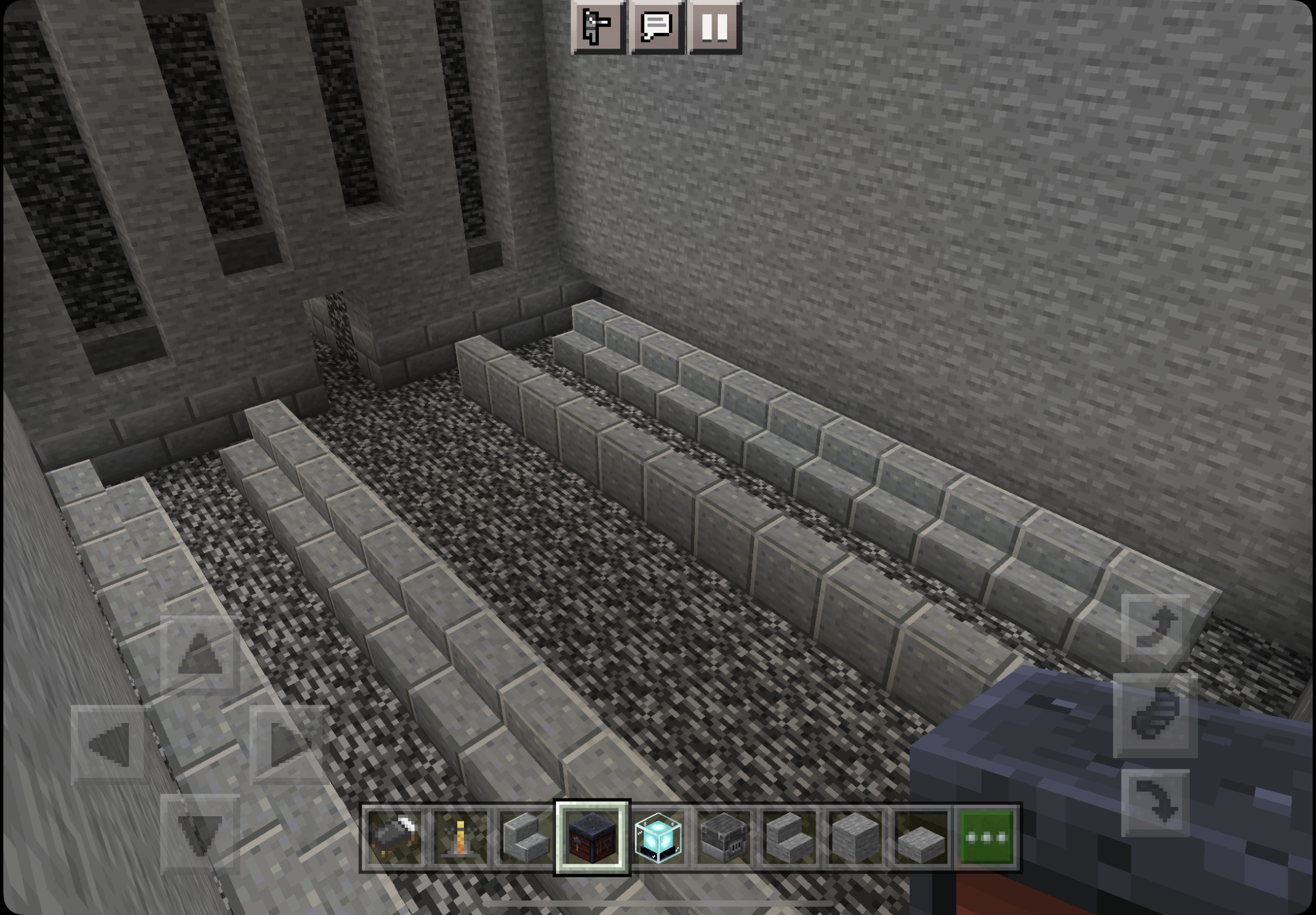This screenshot has height=915, width=1316.
Task: Open the emote menu button
Action: coord(598,27)
